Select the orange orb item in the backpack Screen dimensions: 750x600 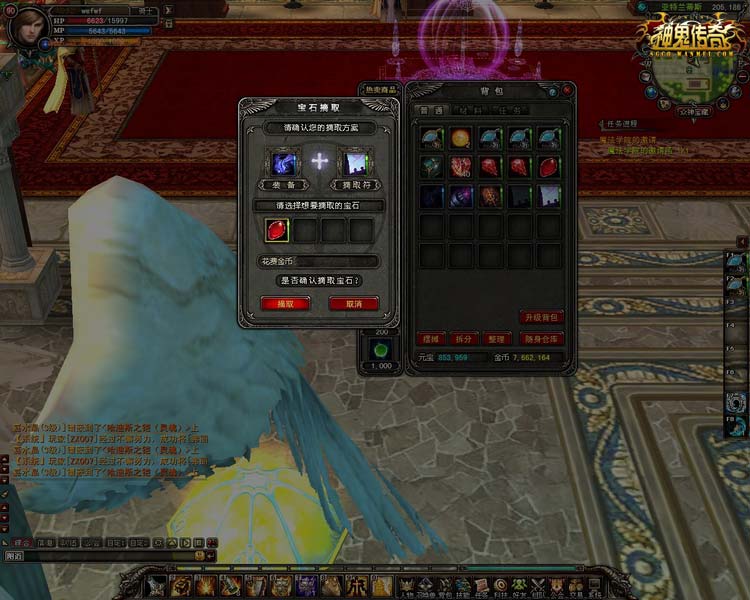coord(461,138)
